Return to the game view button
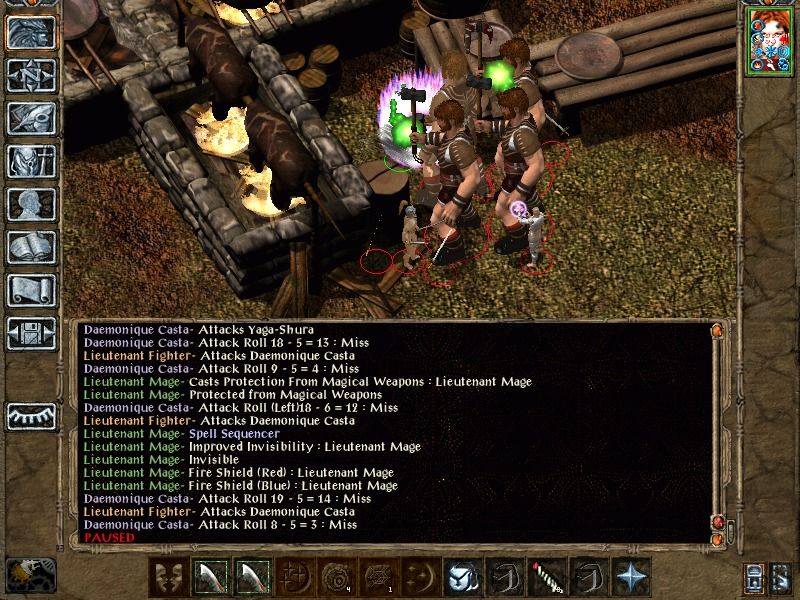 [29, 33]
